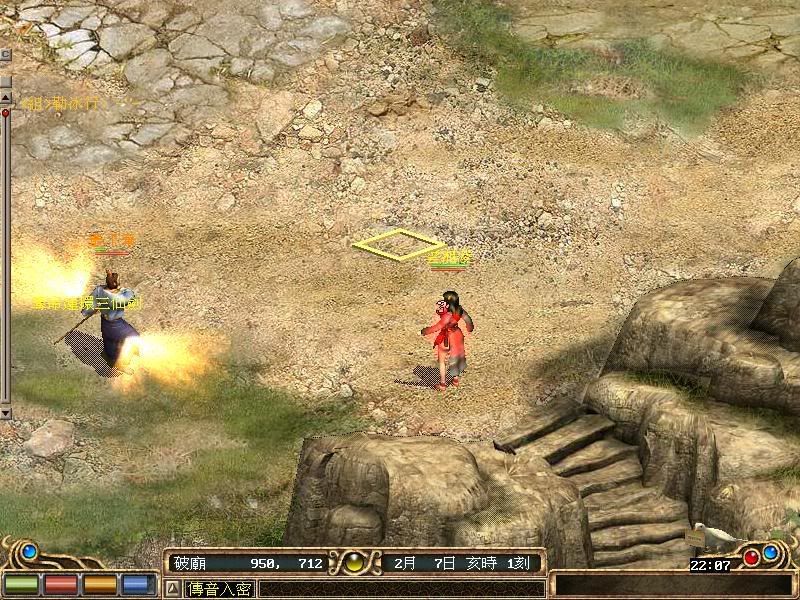Image resolution: width=800 pixels, height=600 pixels.
Task: Click the red button in the bottom-left panel
Action: pyautogui.click(x=59, y=584)
